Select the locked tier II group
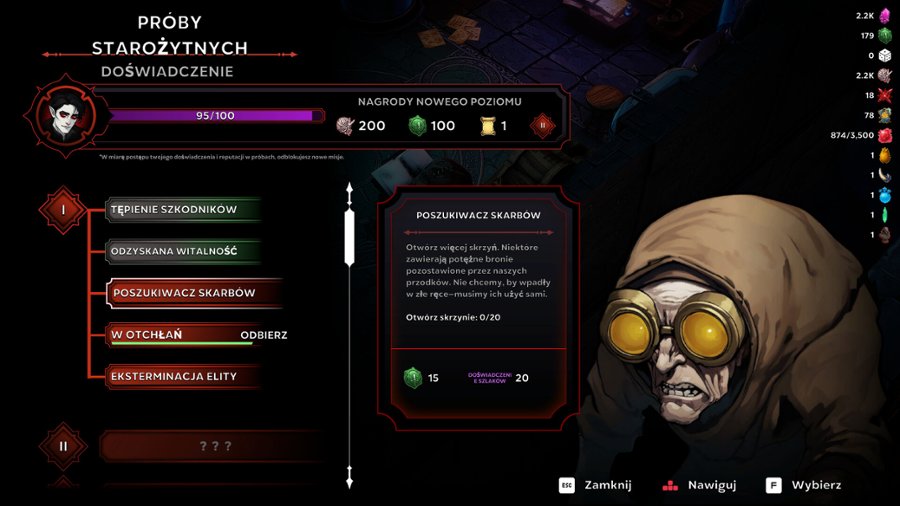 [64, 446]
